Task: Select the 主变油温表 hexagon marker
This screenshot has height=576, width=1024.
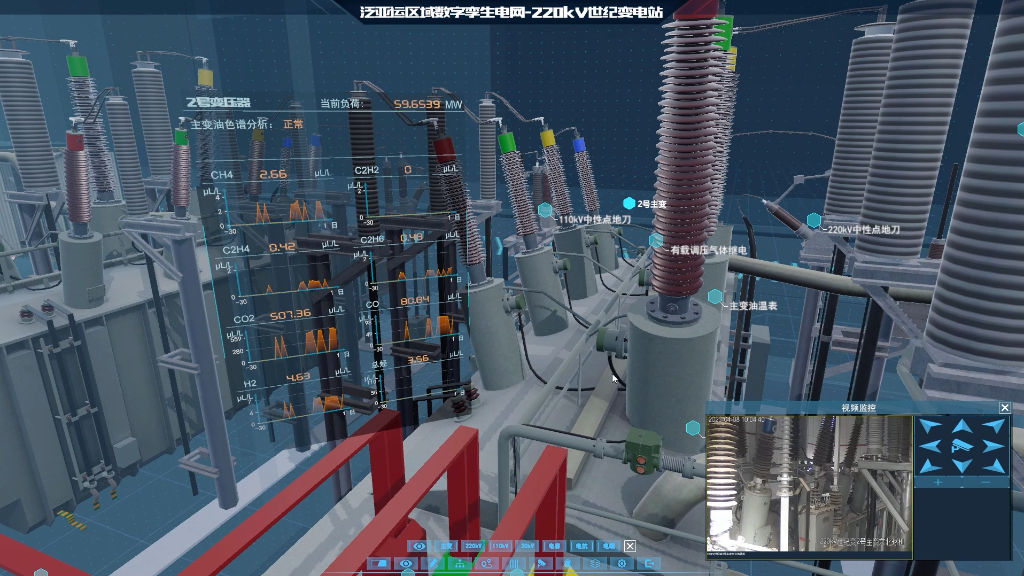Action: click(715, 297)
